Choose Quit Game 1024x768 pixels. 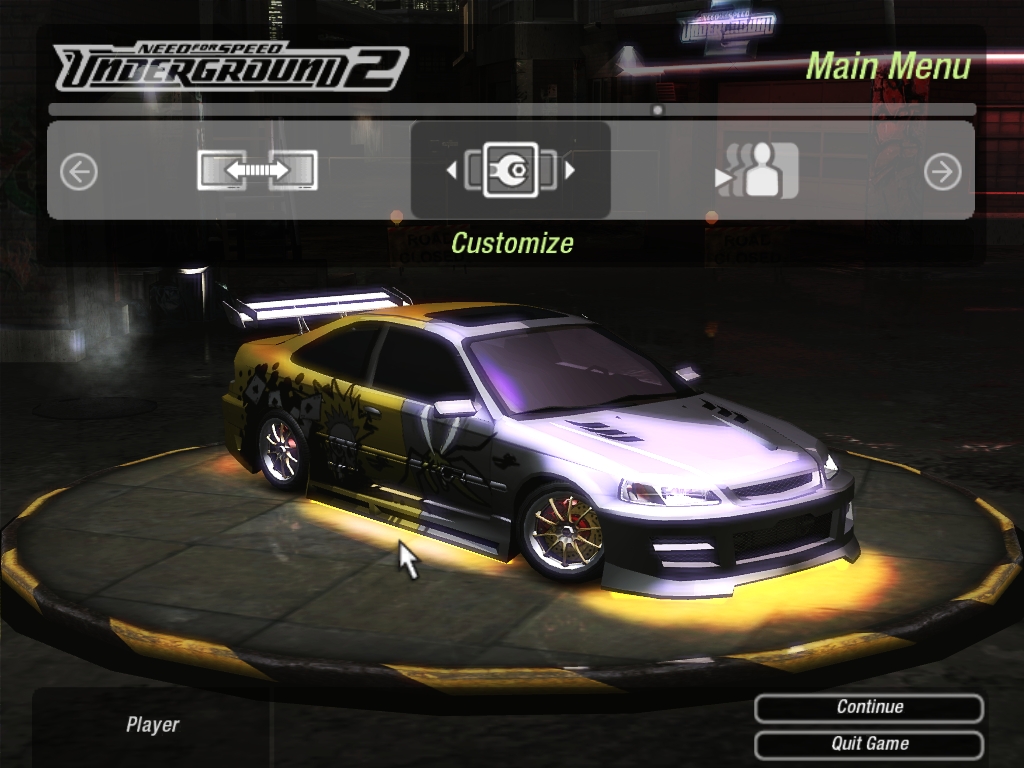tap(869, 744)
